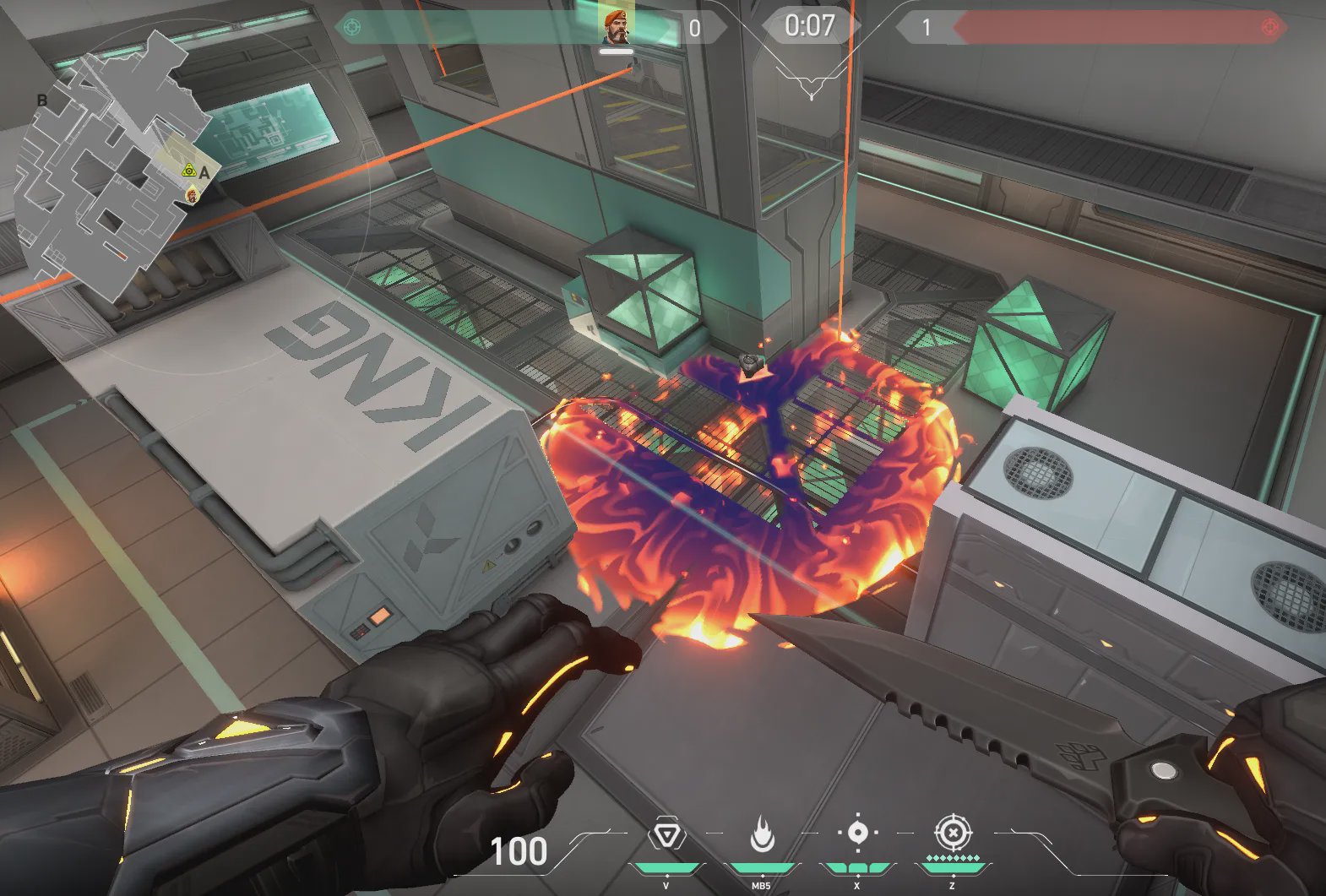Click the teal team emblem in the top bar
1326x896 pixels.
point(352,27)
